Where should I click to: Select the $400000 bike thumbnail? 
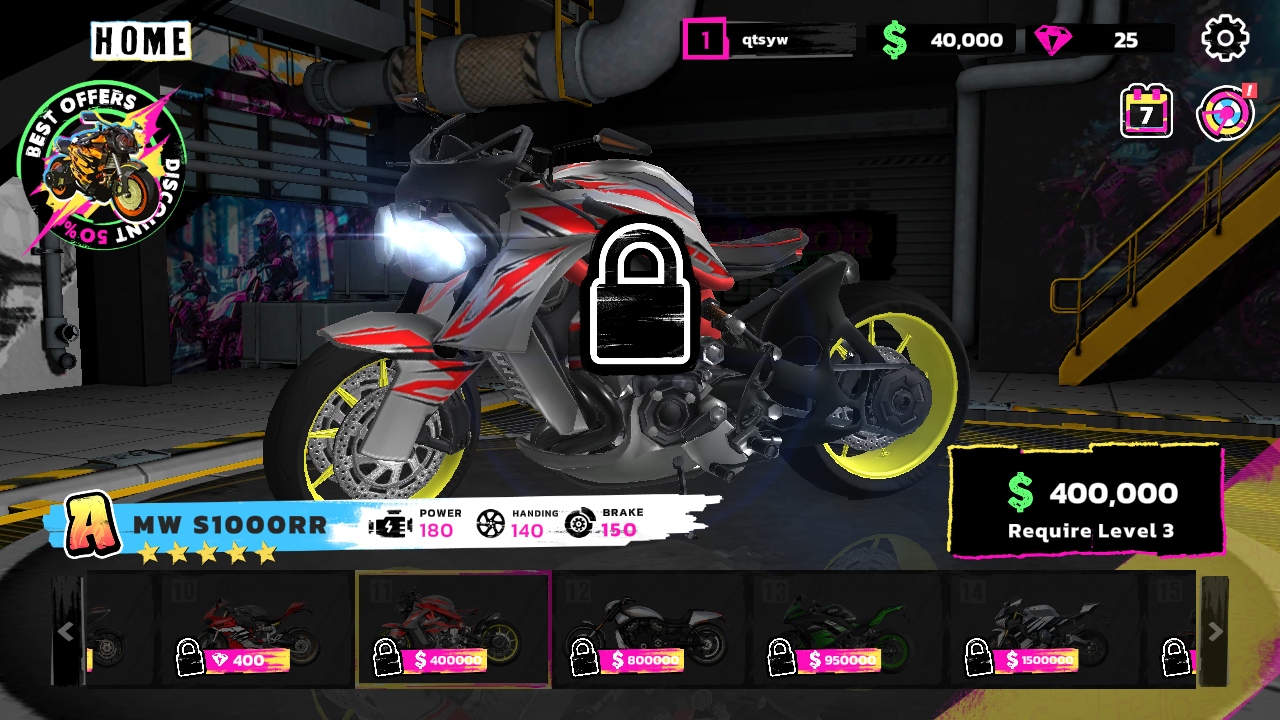453,630
